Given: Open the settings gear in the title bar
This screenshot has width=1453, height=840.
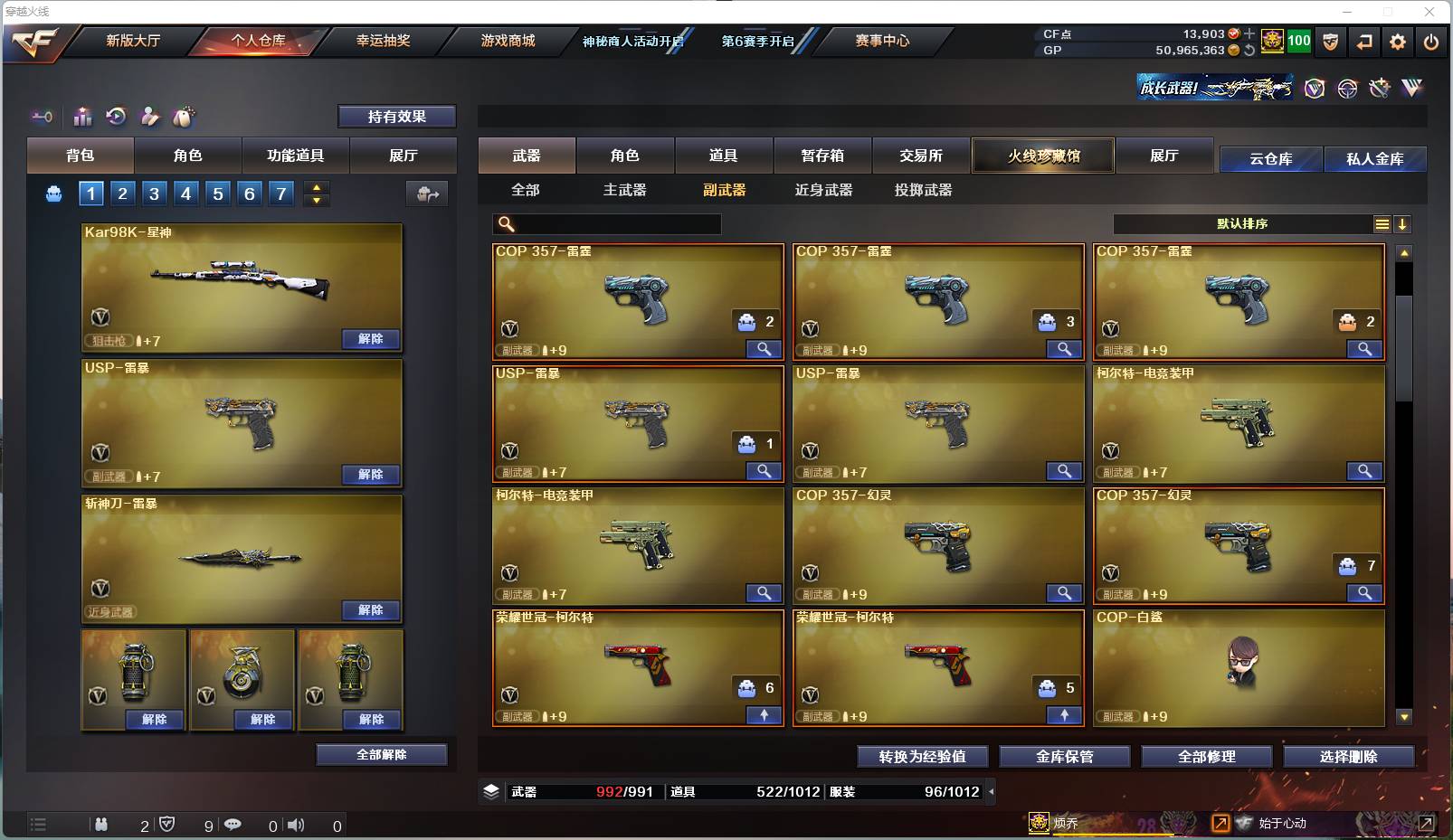Looking at the screenshot, I should pyautogui.click(x=1398, y=41).
